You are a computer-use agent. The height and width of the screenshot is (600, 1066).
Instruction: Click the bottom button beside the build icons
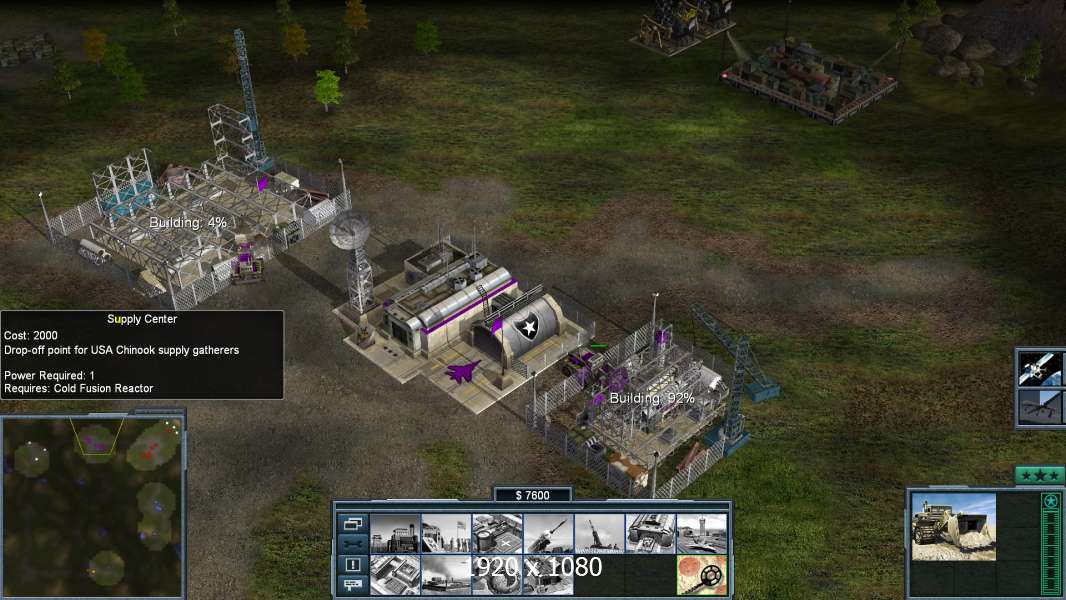(x=352, y=585)
